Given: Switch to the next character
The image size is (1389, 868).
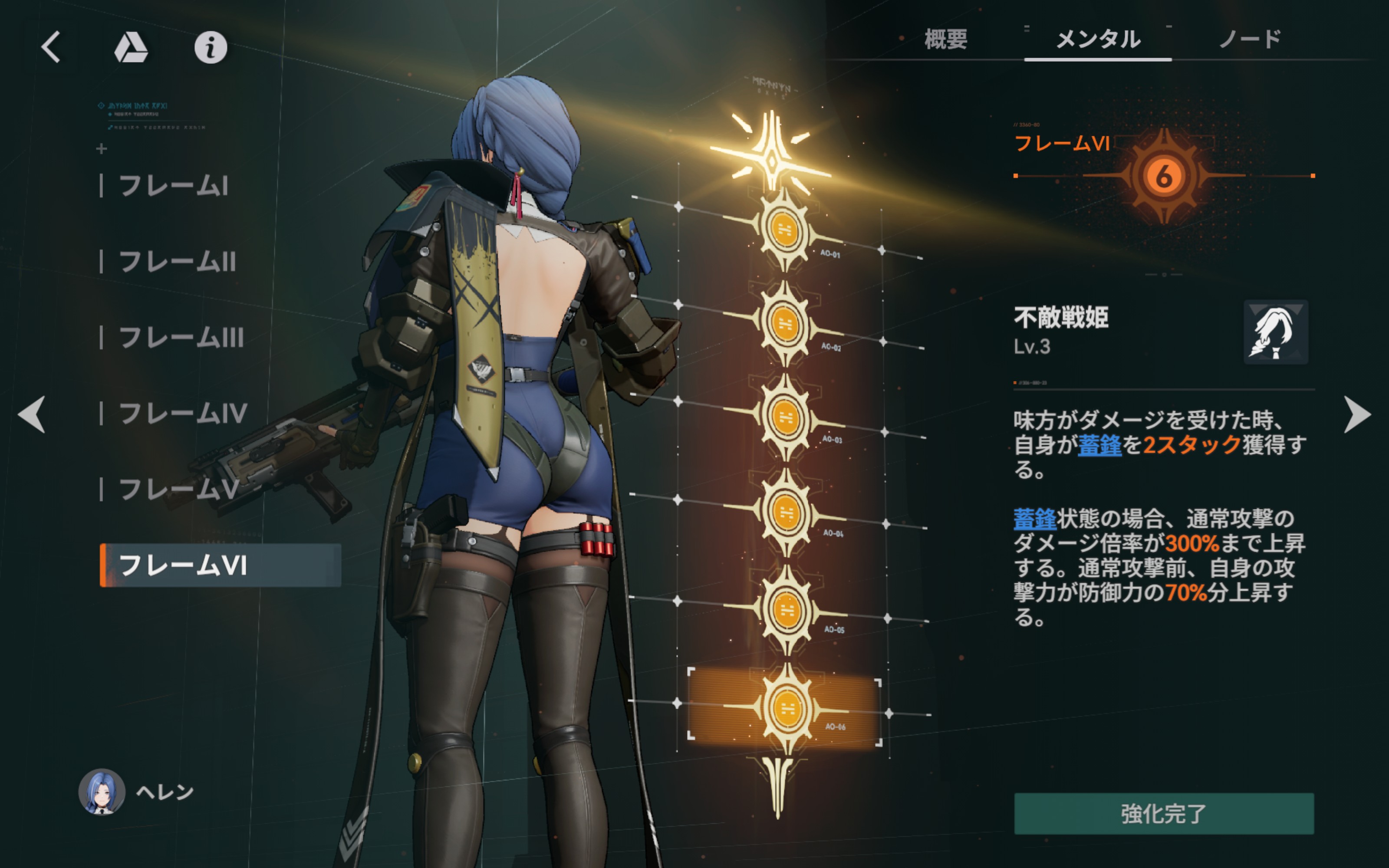Looking at the screenshot, I should (x=1357, y=414).
